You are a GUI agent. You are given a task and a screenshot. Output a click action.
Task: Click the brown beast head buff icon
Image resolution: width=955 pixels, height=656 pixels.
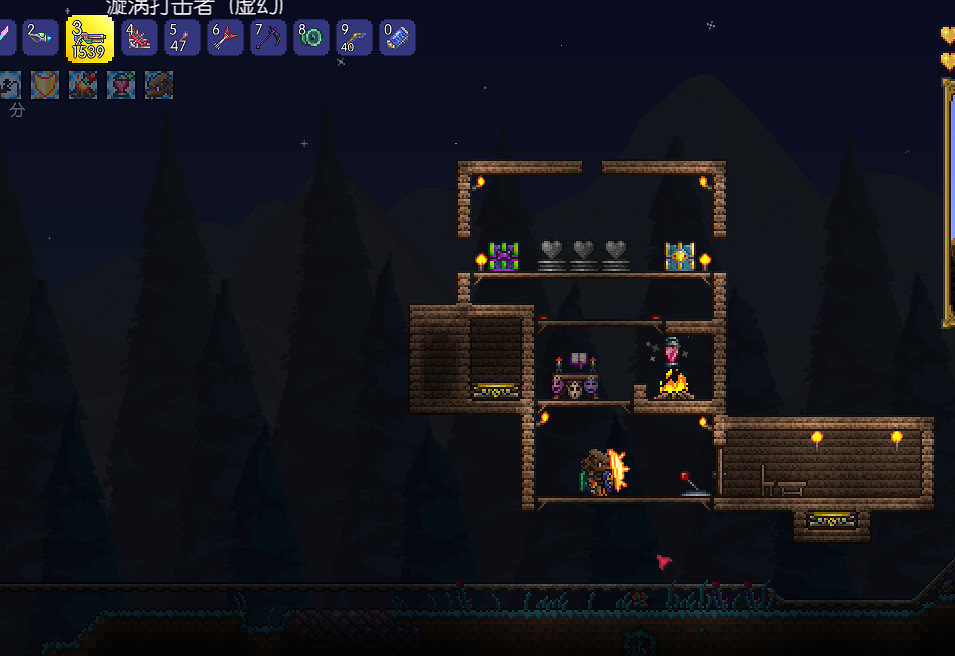pyautogui.click(x=159, y=85)
